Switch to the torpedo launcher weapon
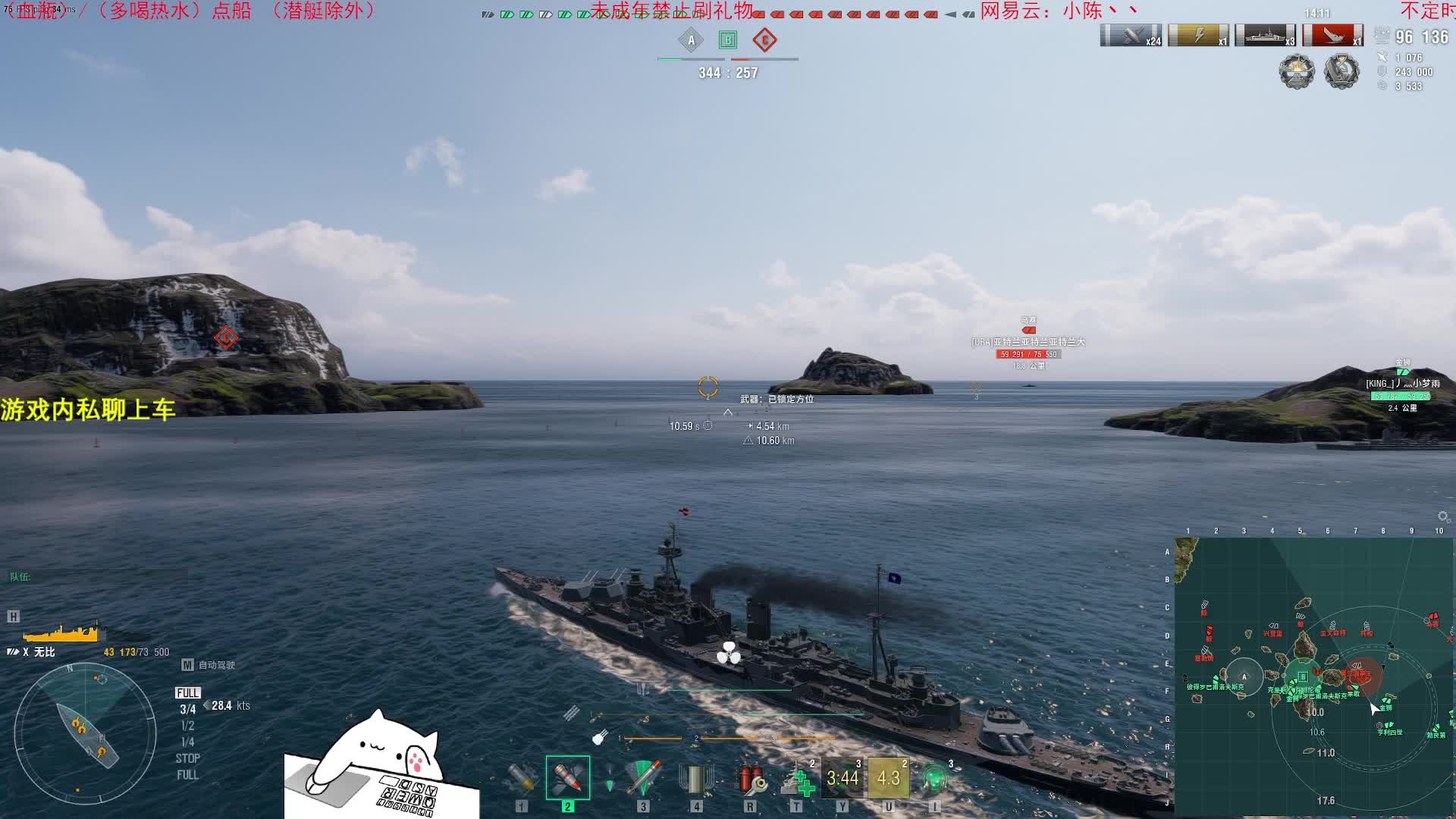 [643, 778]
